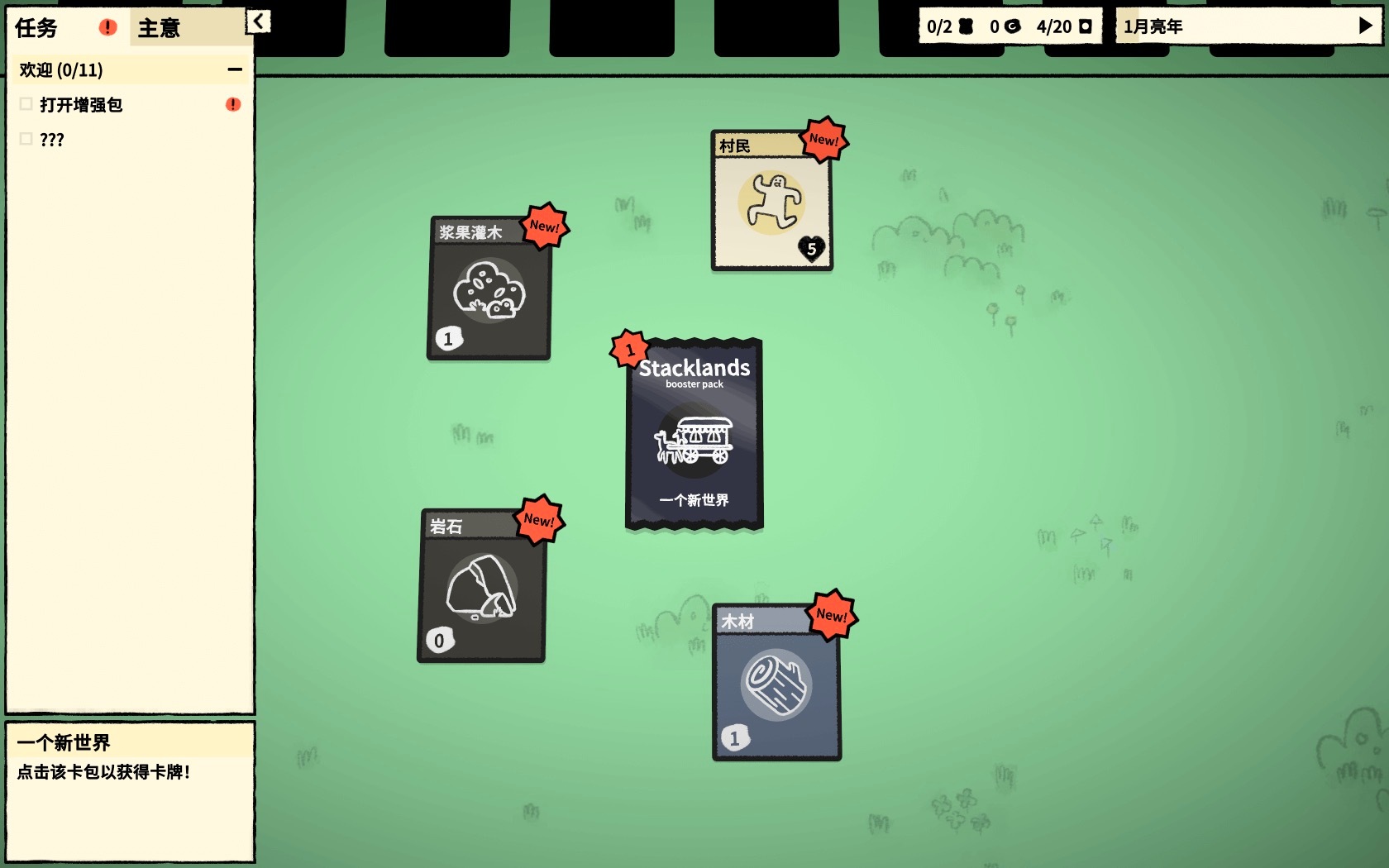The image size is (1389, 868).
Task: Collapse the 欢迎 (0/11) quest group
Action: 235,70
